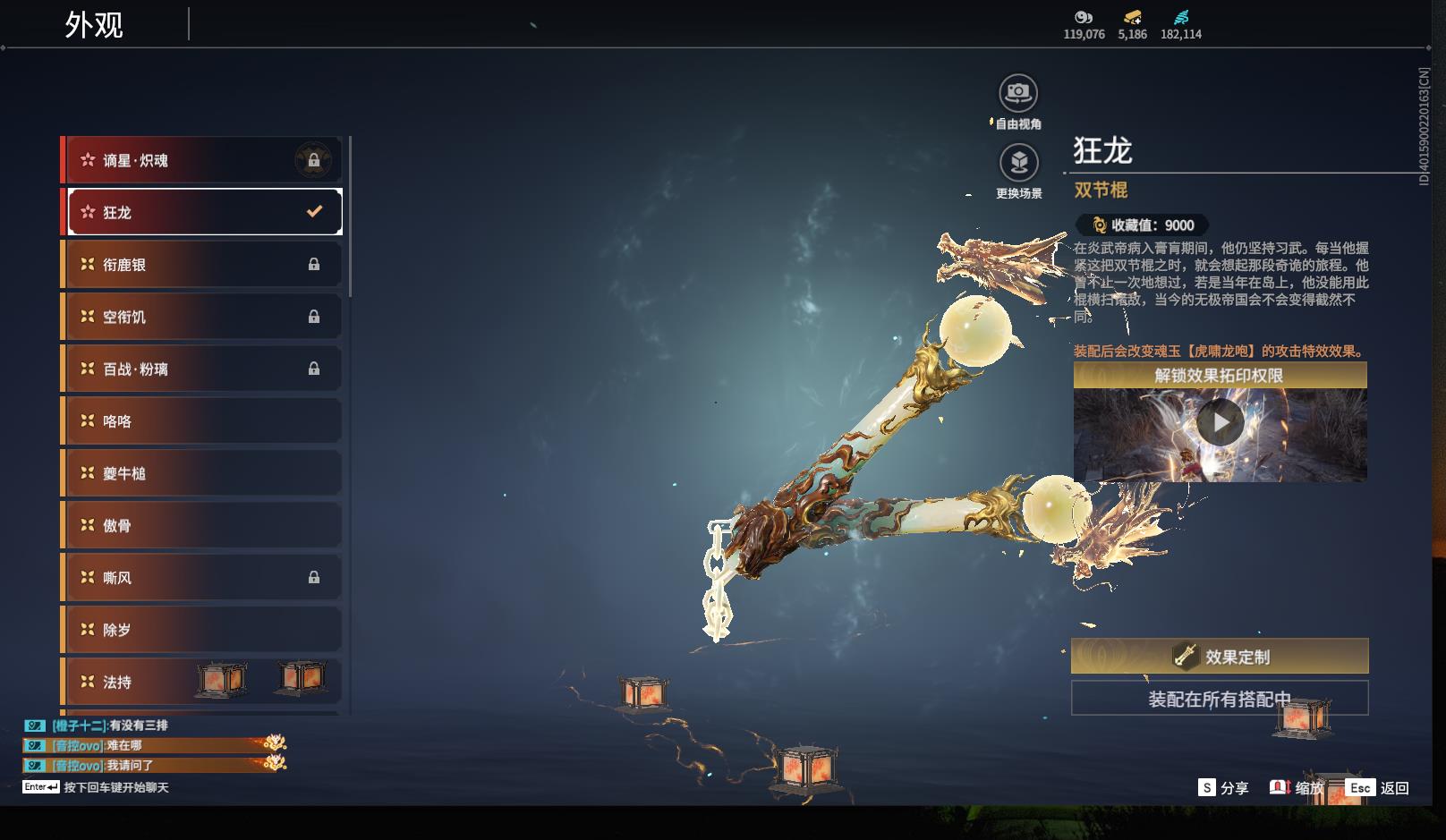Open the 更换场景 scene switcher
This screenshot has width=1446, height=840.
point(1018,163)
